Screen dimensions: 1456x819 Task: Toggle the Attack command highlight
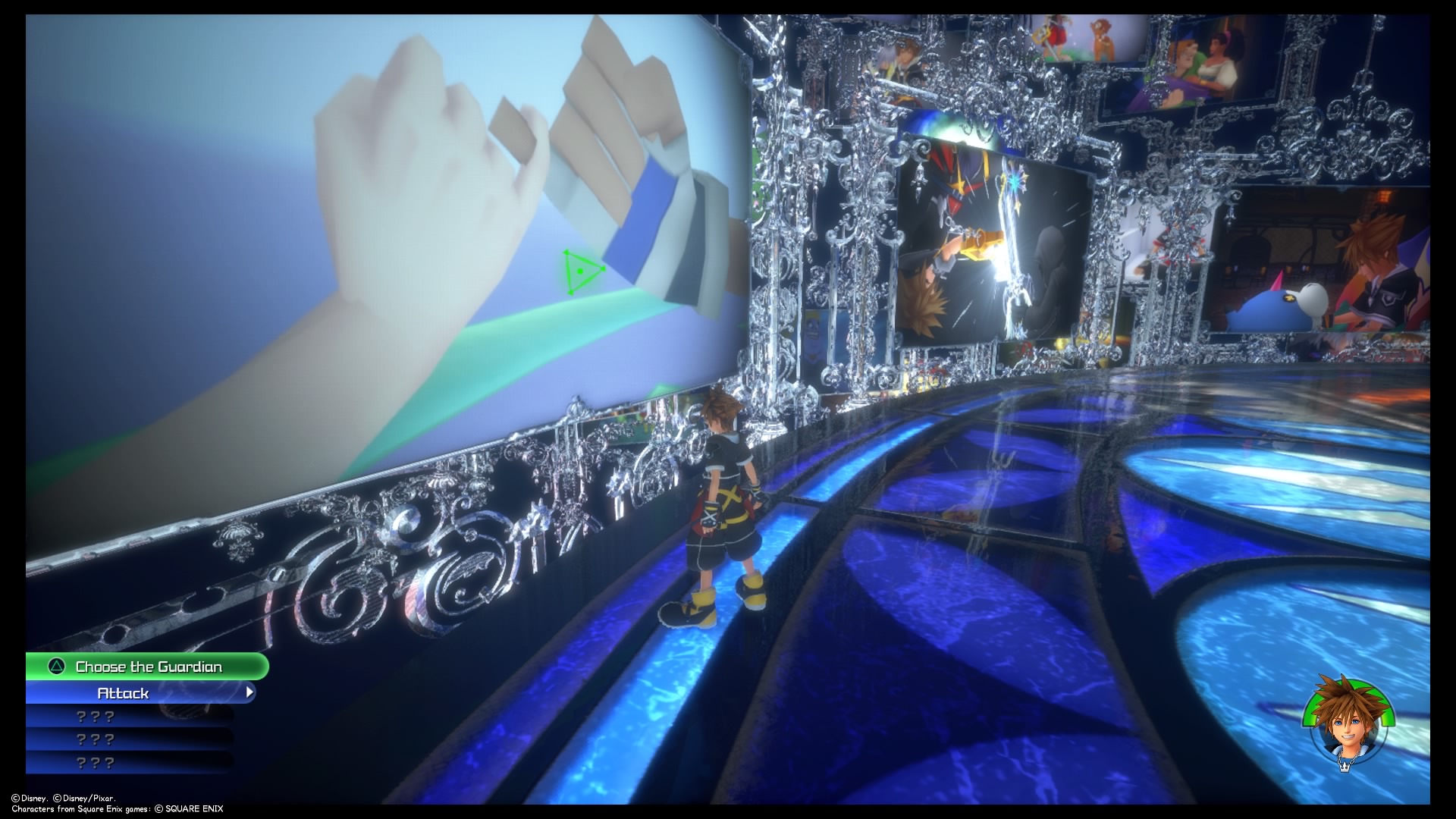(x=121, y=692)
